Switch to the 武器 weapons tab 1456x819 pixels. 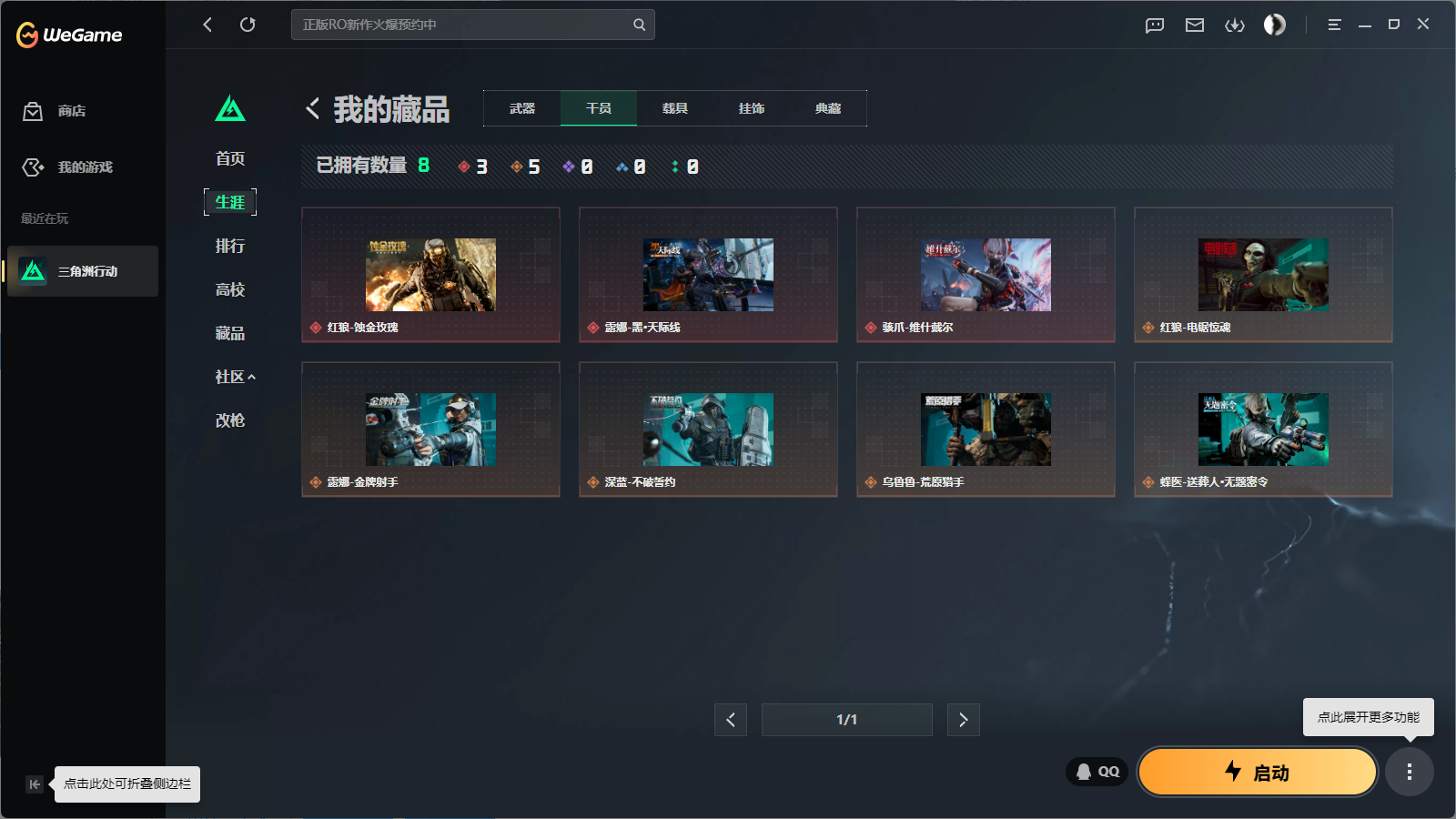click(522, 107)
